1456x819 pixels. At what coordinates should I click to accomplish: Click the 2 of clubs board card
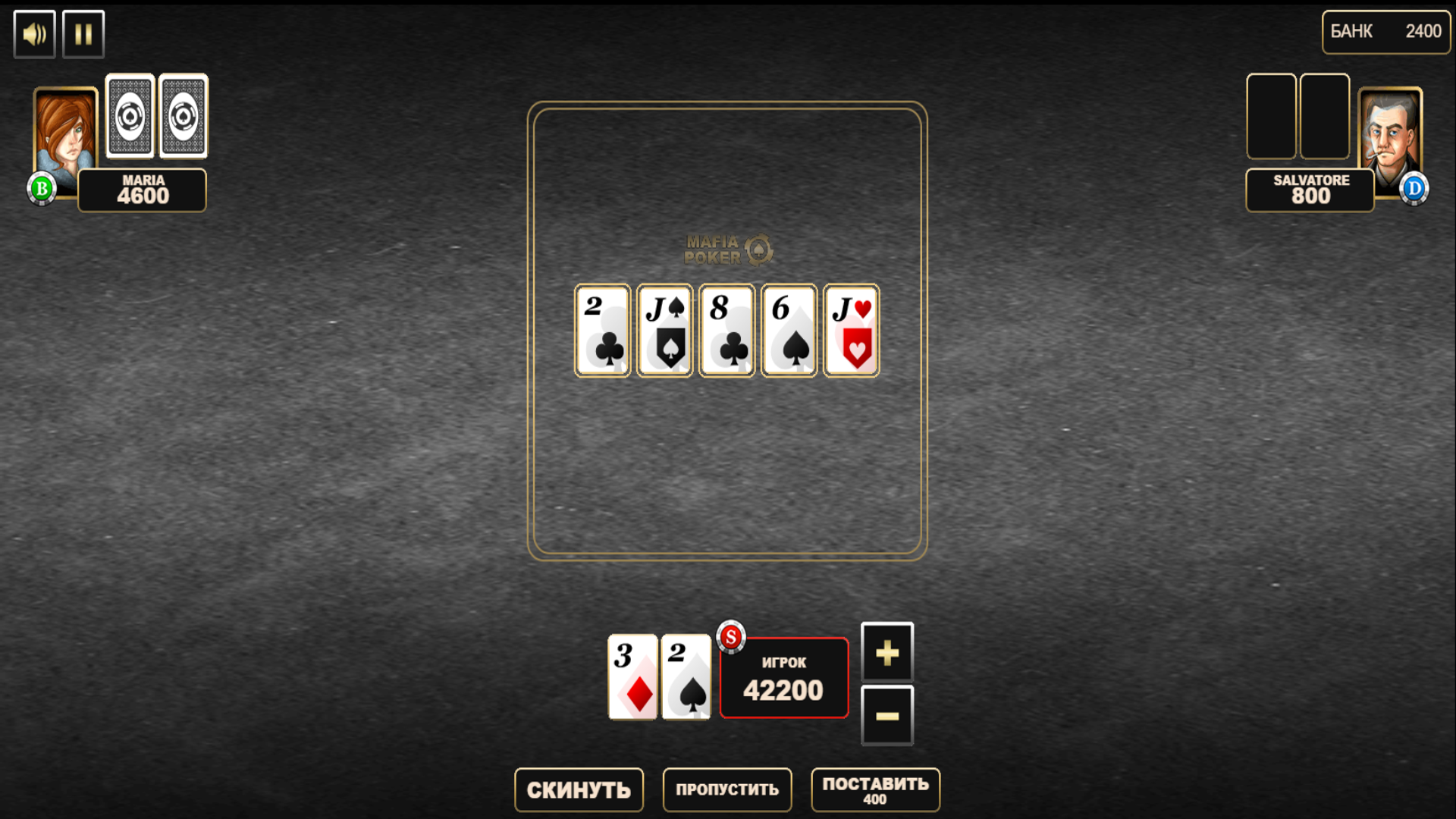click(x=601, y=330)
